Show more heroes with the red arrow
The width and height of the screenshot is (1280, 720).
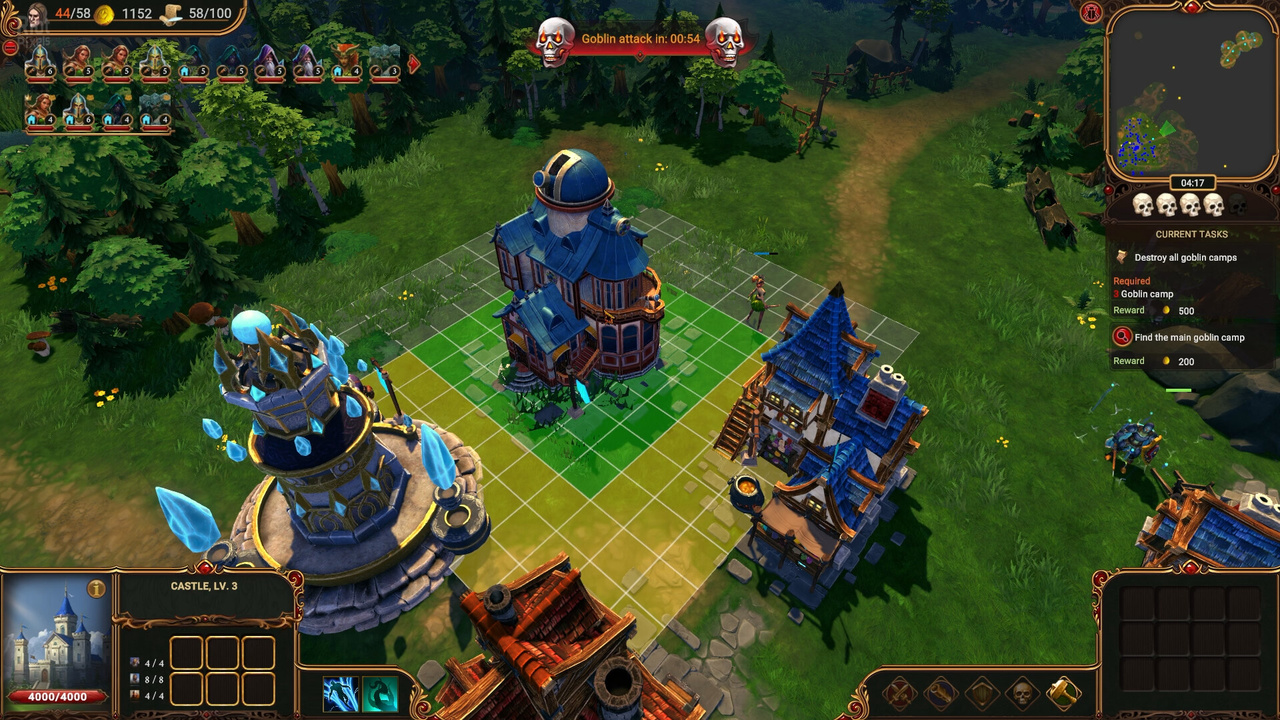[413, 65]
